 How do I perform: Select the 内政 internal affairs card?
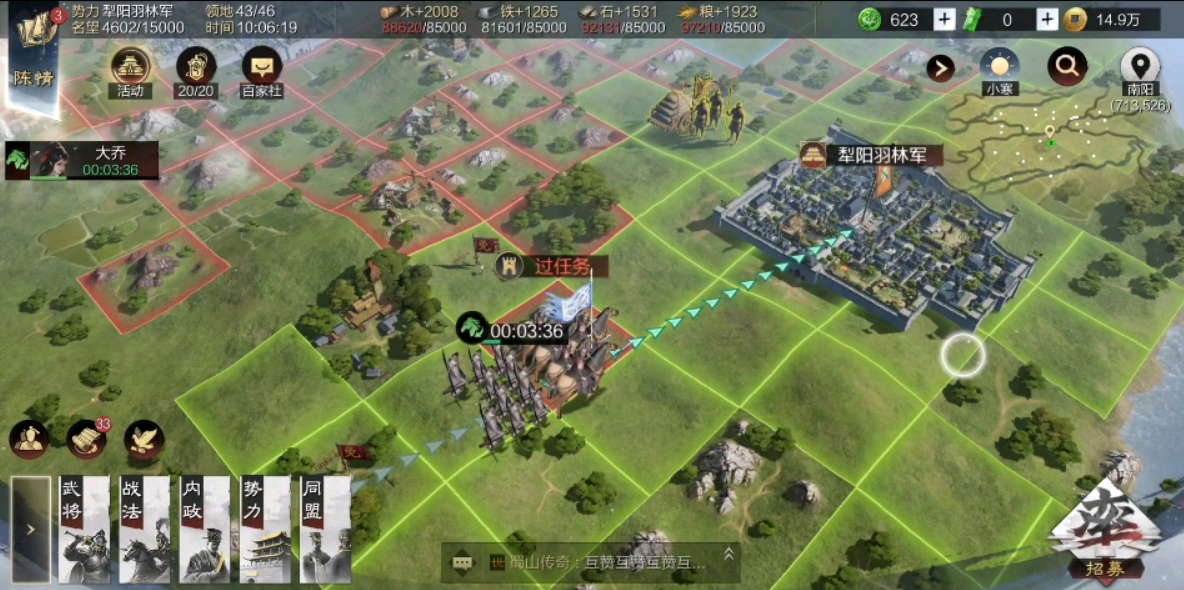204,529
